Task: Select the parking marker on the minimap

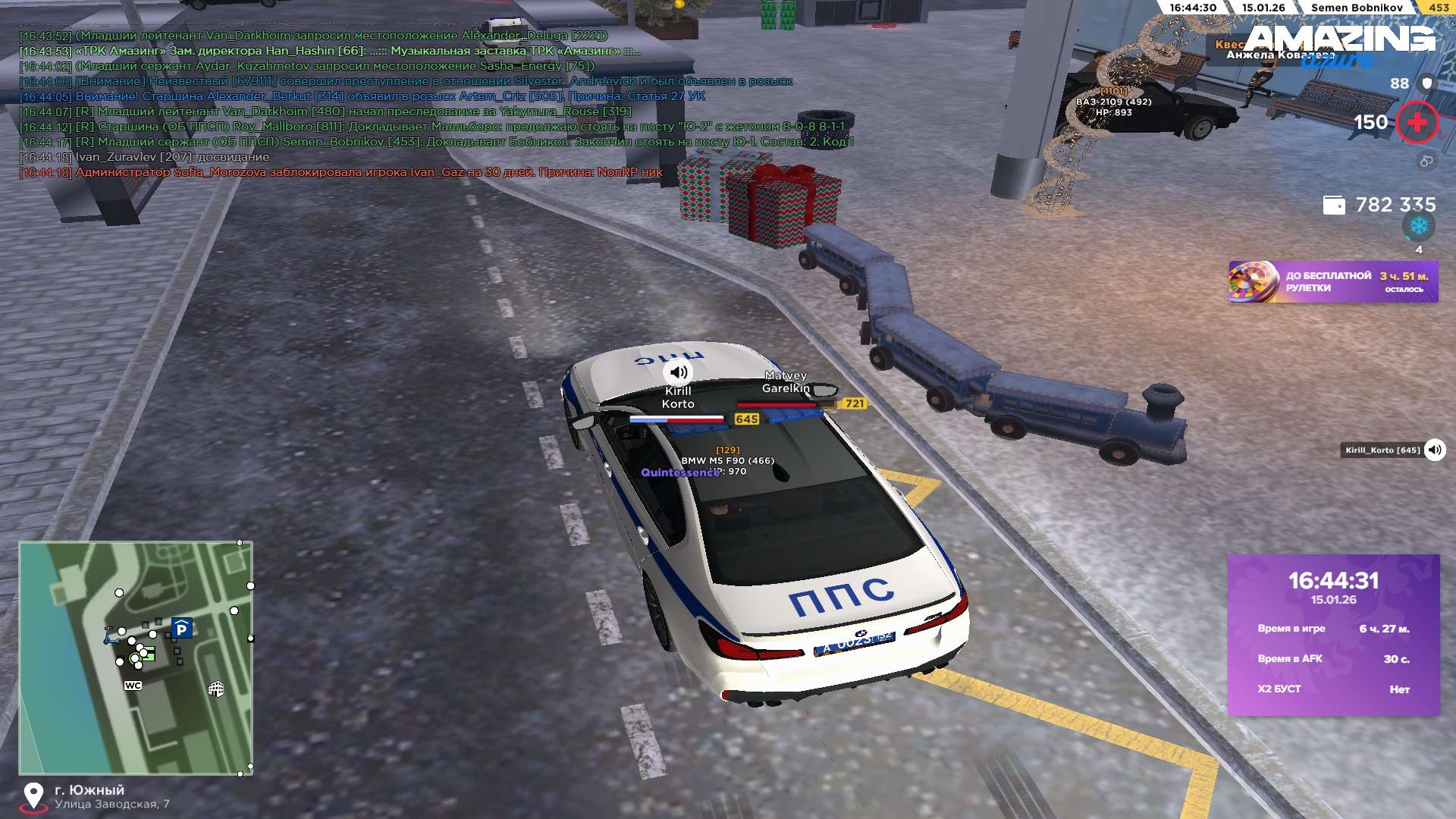Action: tap(181, 629)
